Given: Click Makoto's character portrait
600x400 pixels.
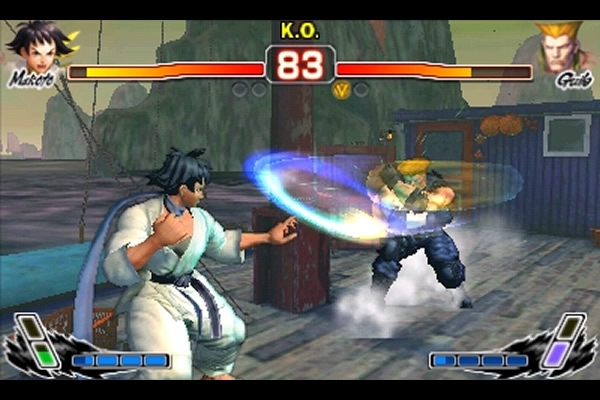Looking at the screenshot, I should point(35,47).
